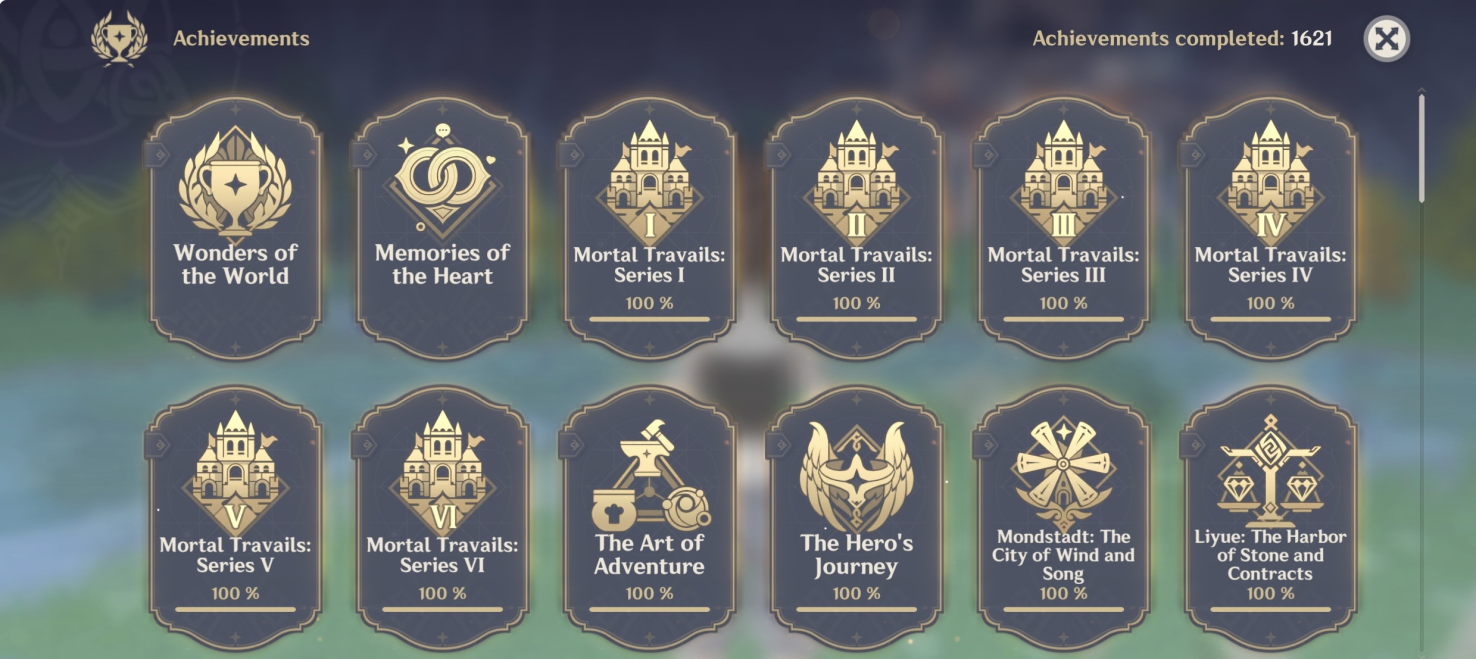1476x659 pixels.
Task: Select Mortal Travails: Series IV card
Action: [1270, 228]
